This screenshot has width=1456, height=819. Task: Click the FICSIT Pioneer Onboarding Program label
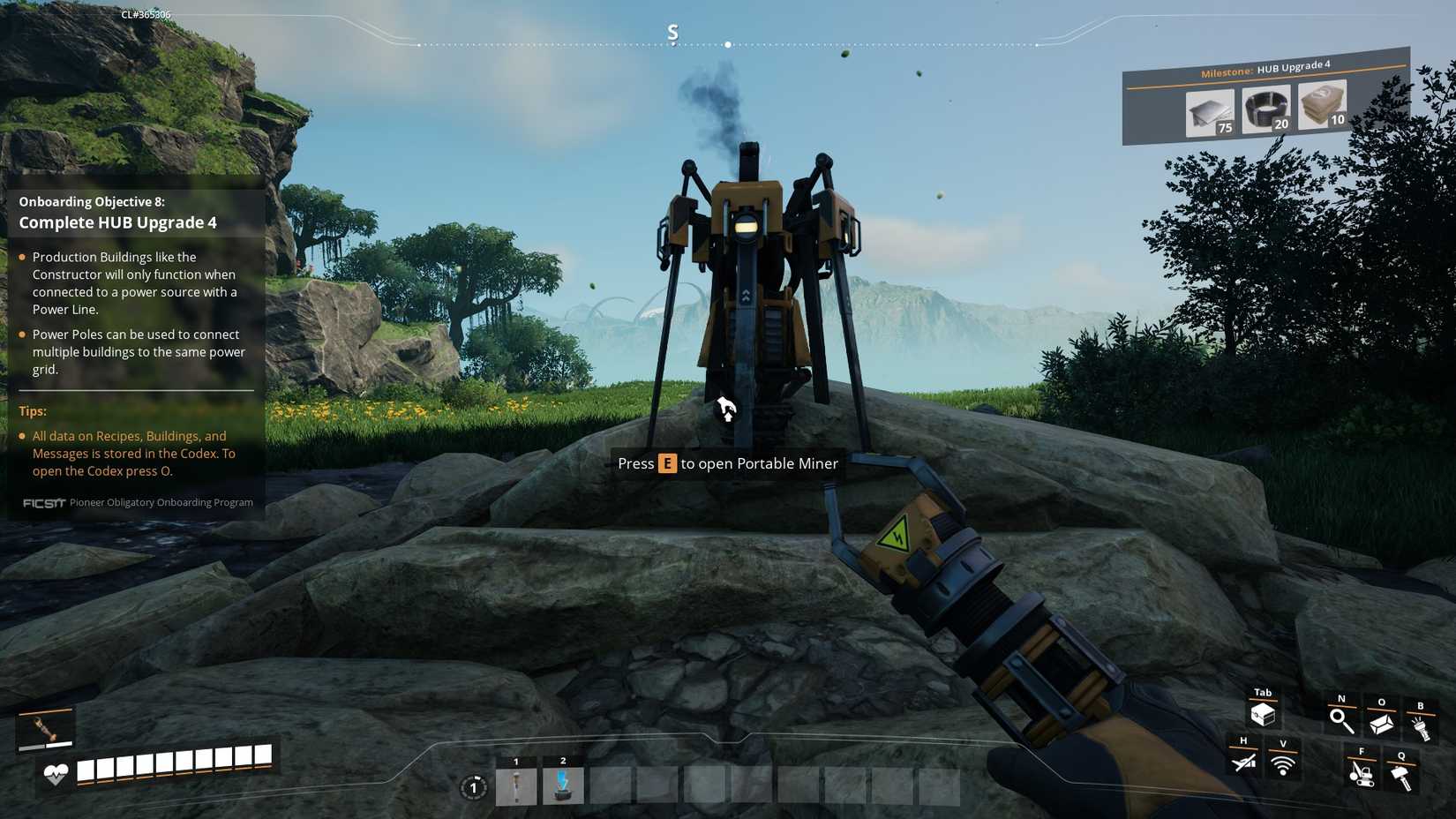[x=139, y=502]
